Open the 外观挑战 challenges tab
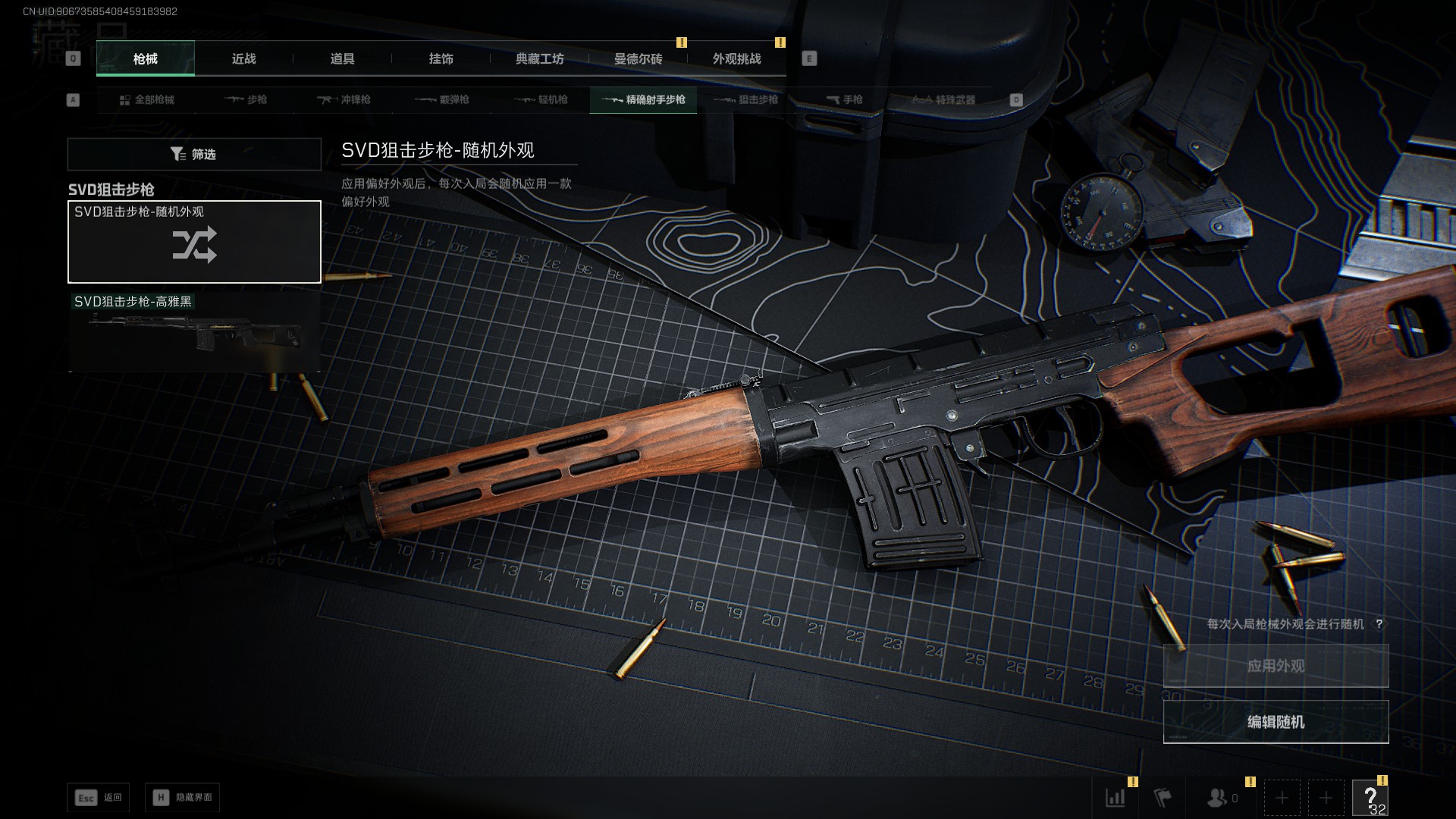Screen dimensions: 1456x819 click(736, 58)
